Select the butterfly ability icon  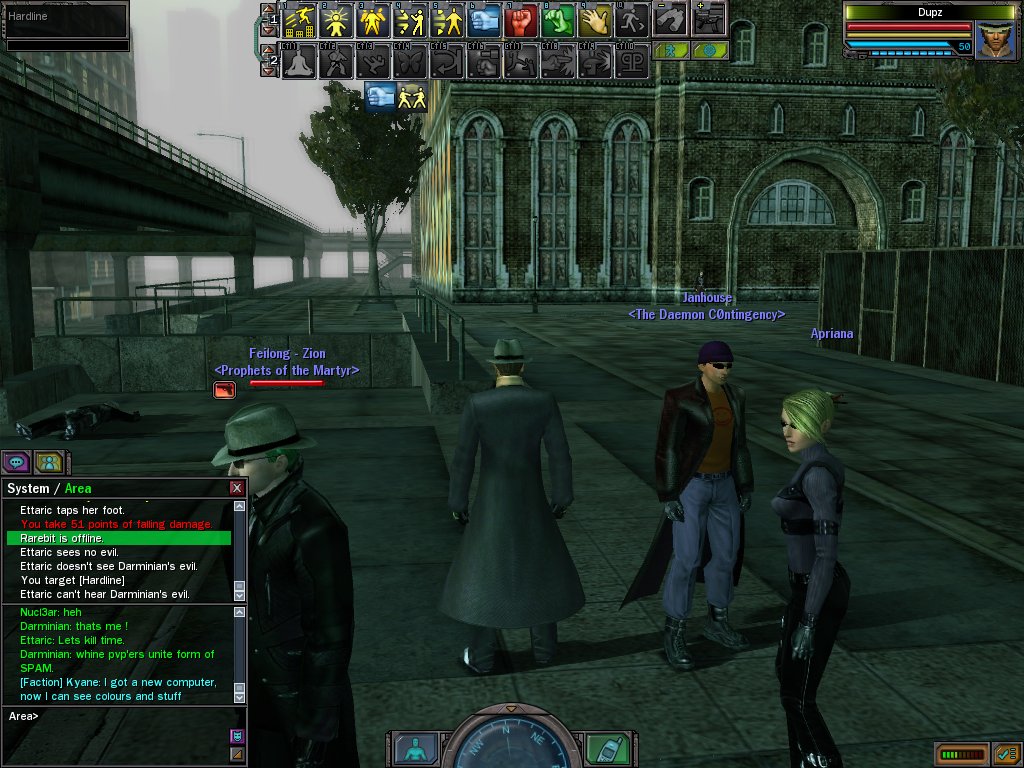coord(410,62)
